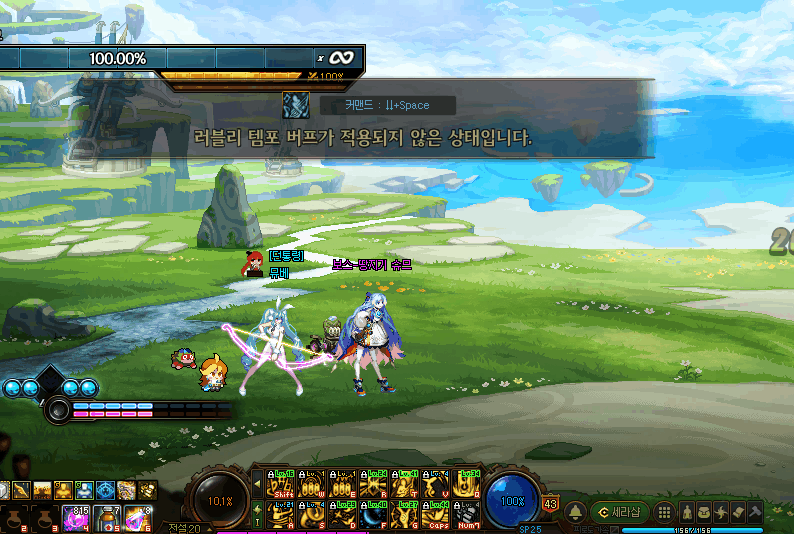Click the notification bell icon
794x534 pixels.
pos(575,512)
